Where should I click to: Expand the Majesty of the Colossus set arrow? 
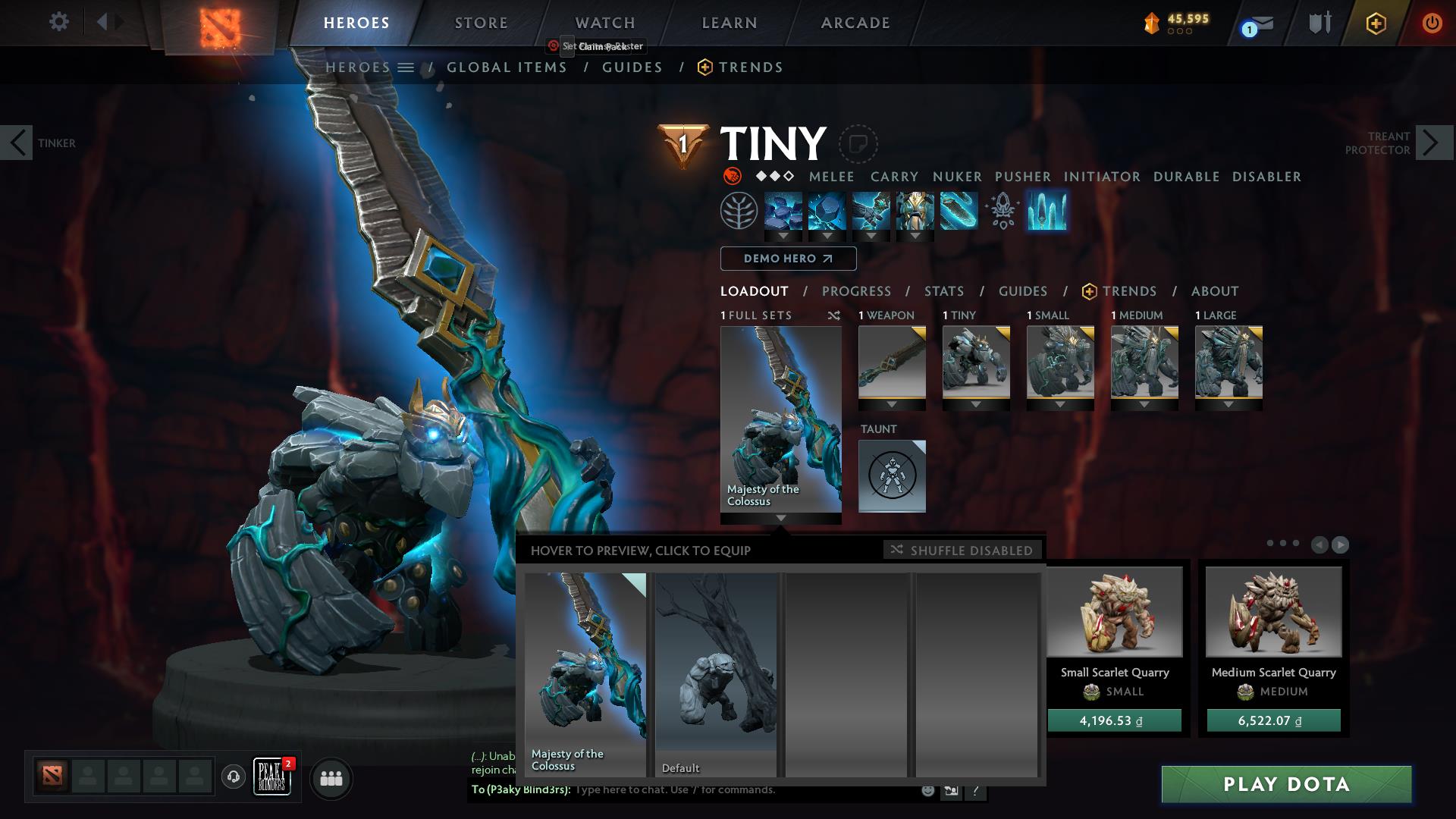(x=781, y=519)
